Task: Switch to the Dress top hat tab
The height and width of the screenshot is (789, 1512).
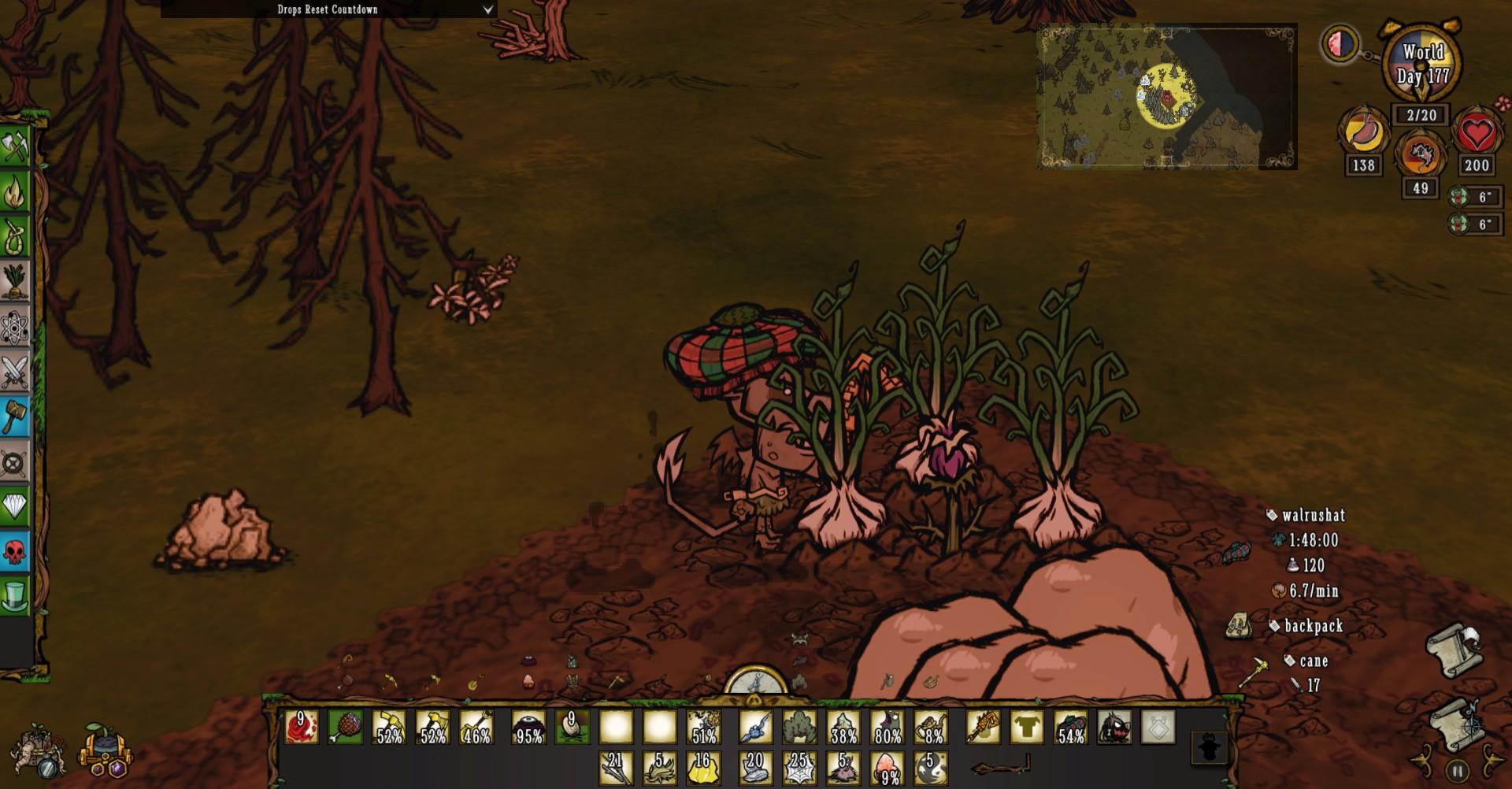Action: click(15, 595)
